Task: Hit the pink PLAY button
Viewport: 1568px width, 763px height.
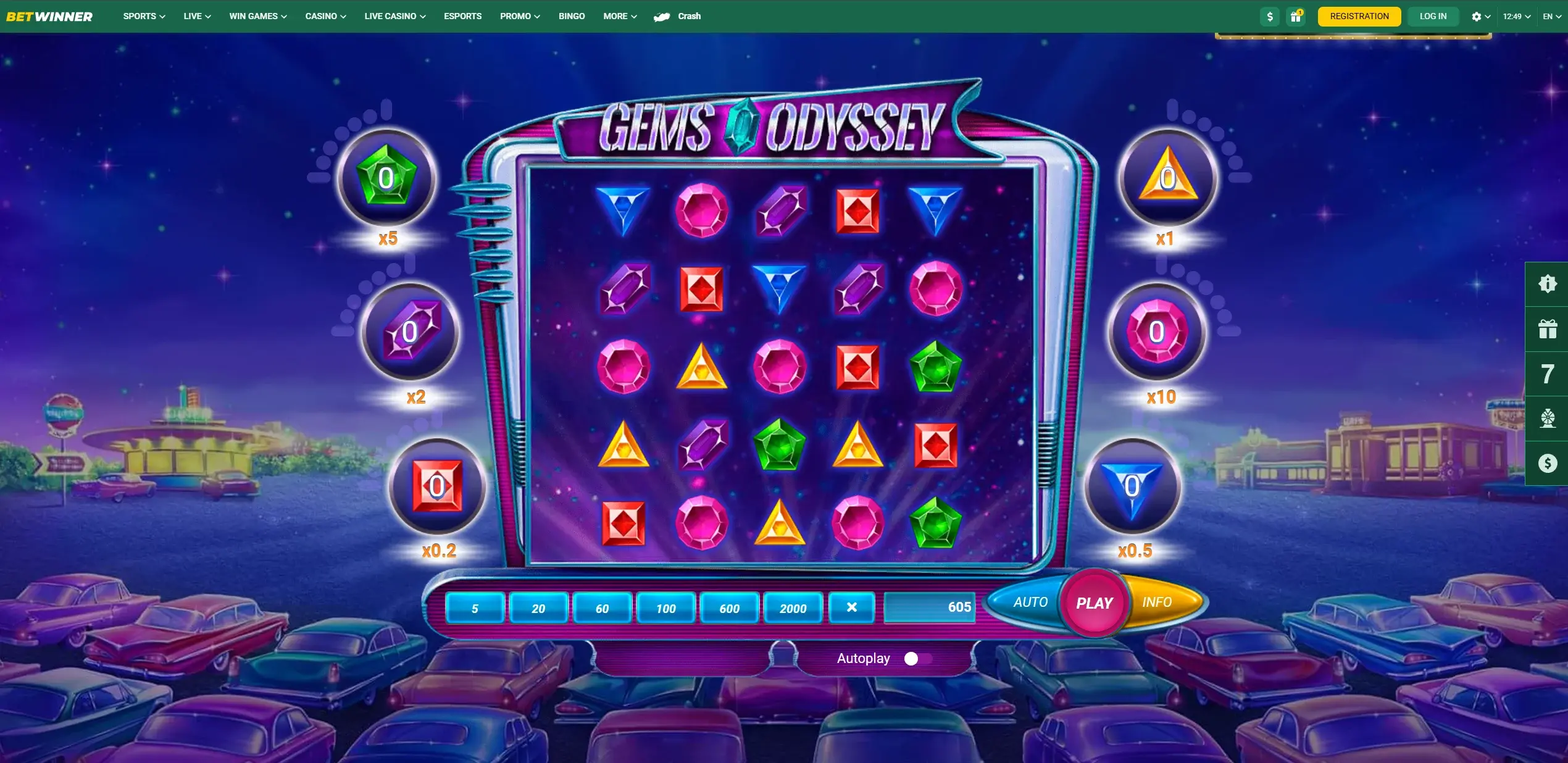Action: [x=1094, y=603]
